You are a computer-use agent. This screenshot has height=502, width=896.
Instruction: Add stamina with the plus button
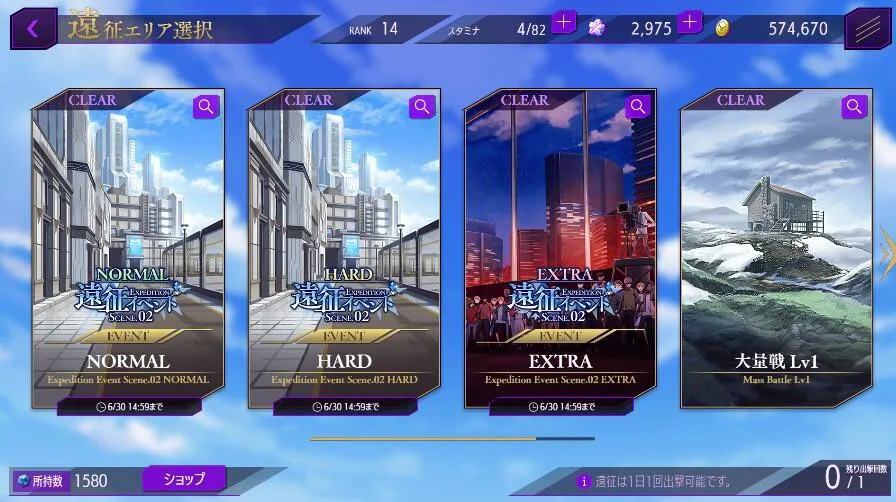coord(564,21)
